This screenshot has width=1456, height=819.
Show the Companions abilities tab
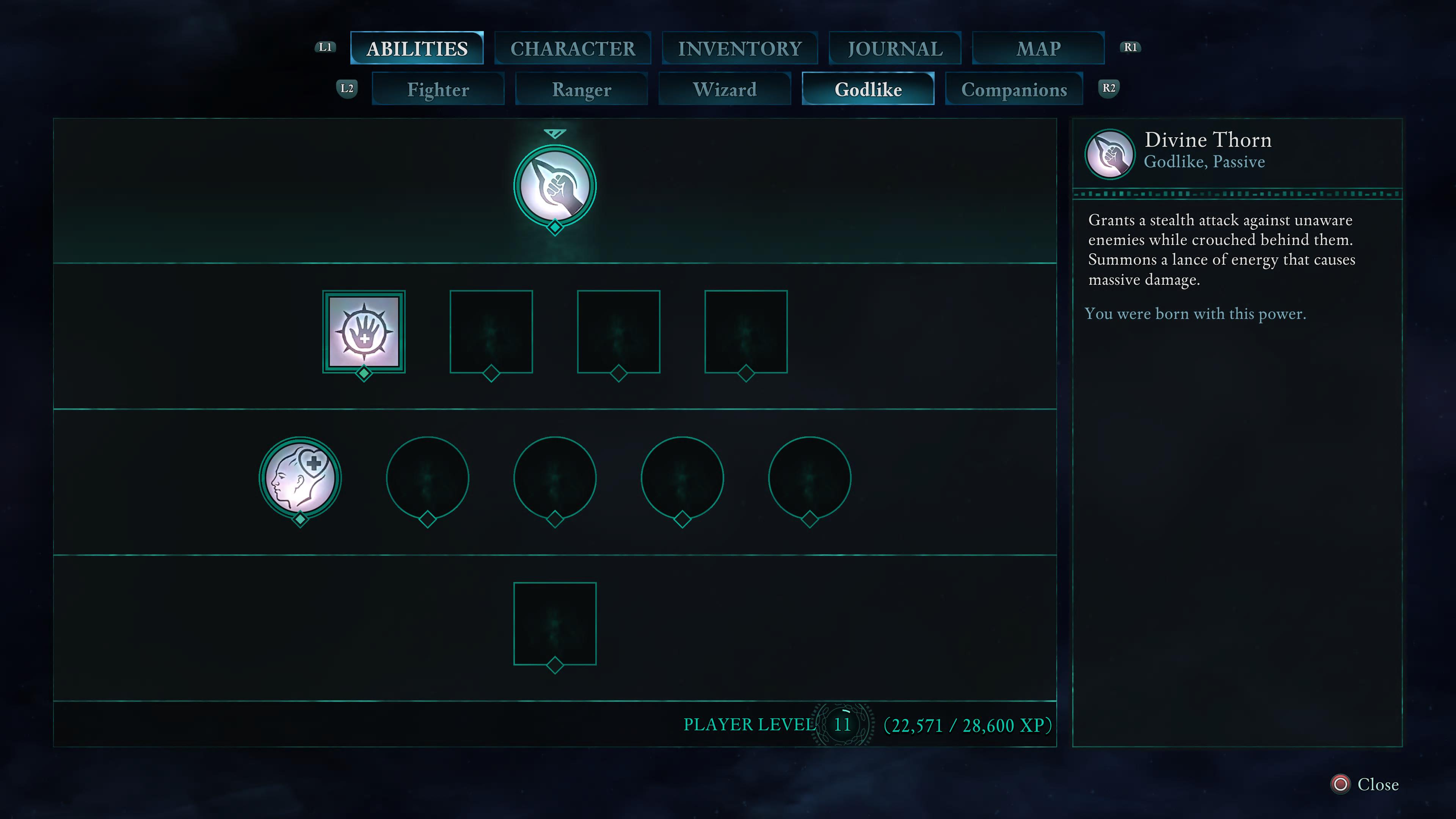pos(1014,89)
